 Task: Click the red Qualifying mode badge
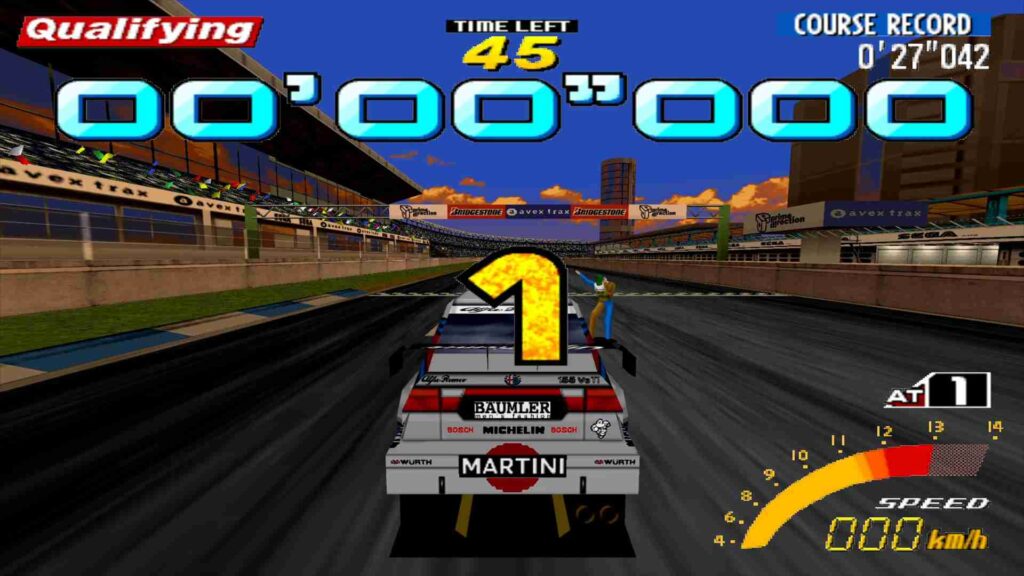click(139, 32)
